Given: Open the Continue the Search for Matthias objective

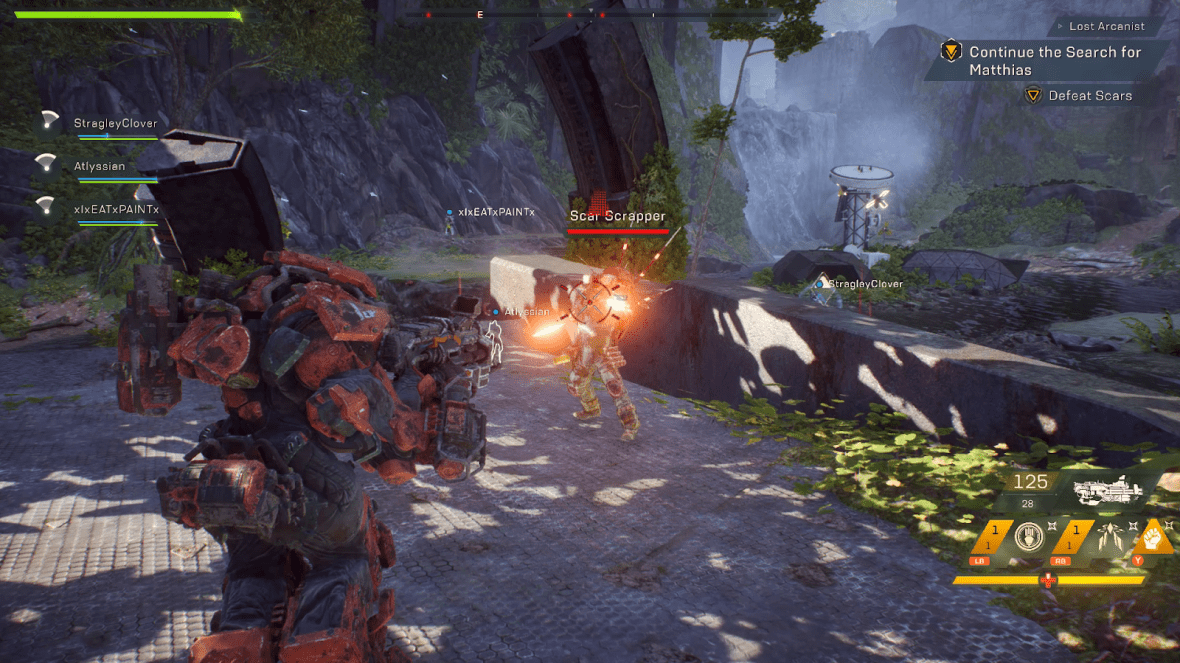Looking at the screenshot, I should click(x=1054, y=61).
